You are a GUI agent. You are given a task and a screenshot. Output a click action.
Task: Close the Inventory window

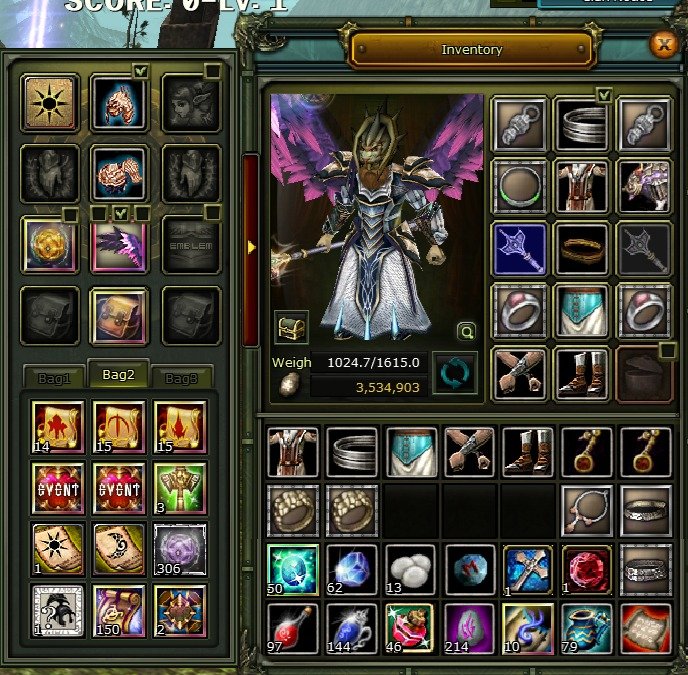tap(661, 45)
